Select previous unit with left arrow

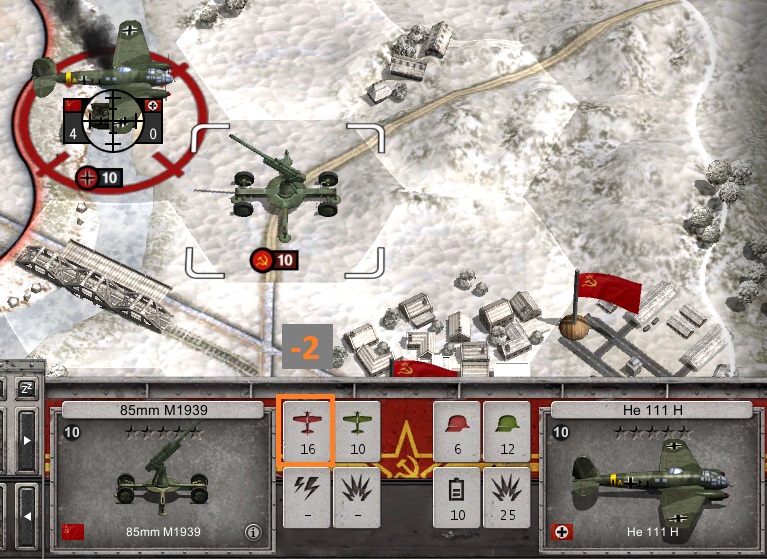[x=27, y=516]
